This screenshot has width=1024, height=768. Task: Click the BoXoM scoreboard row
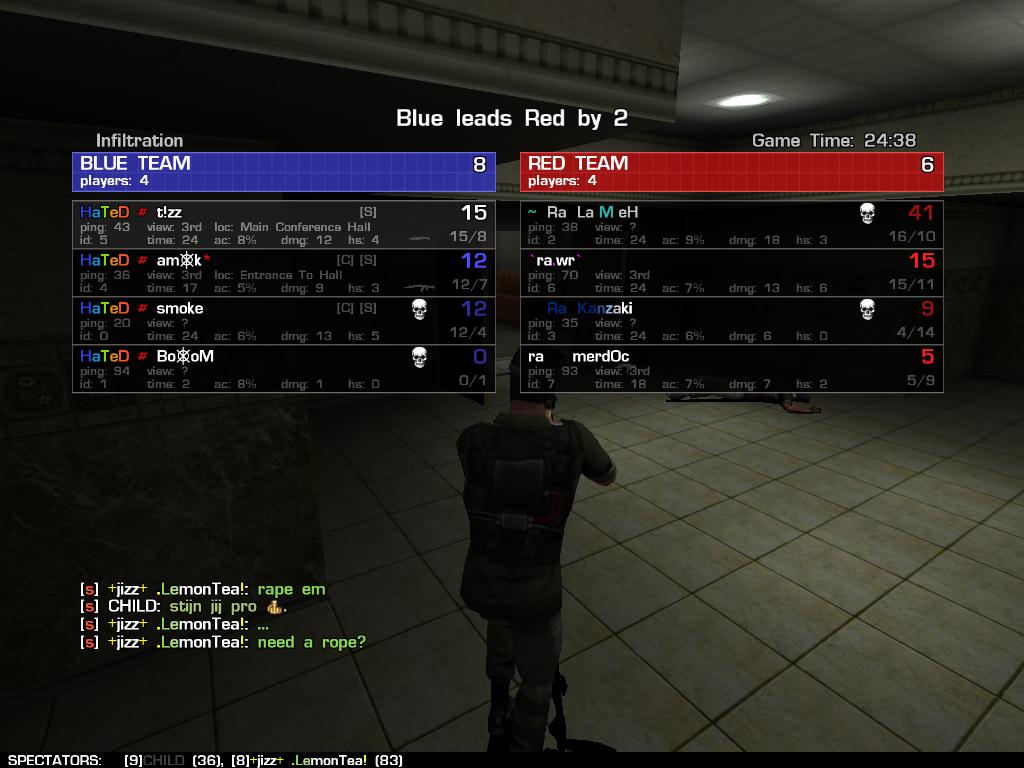pyautogui.click(x=283, y=369)
